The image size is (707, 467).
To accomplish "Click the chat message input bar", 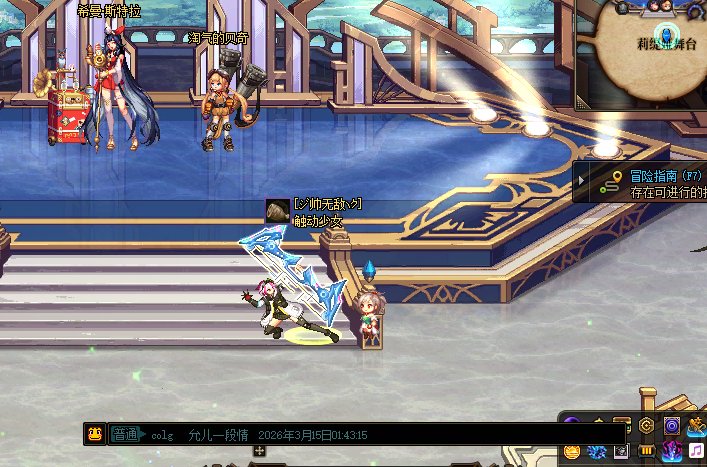I will (400, 435).
